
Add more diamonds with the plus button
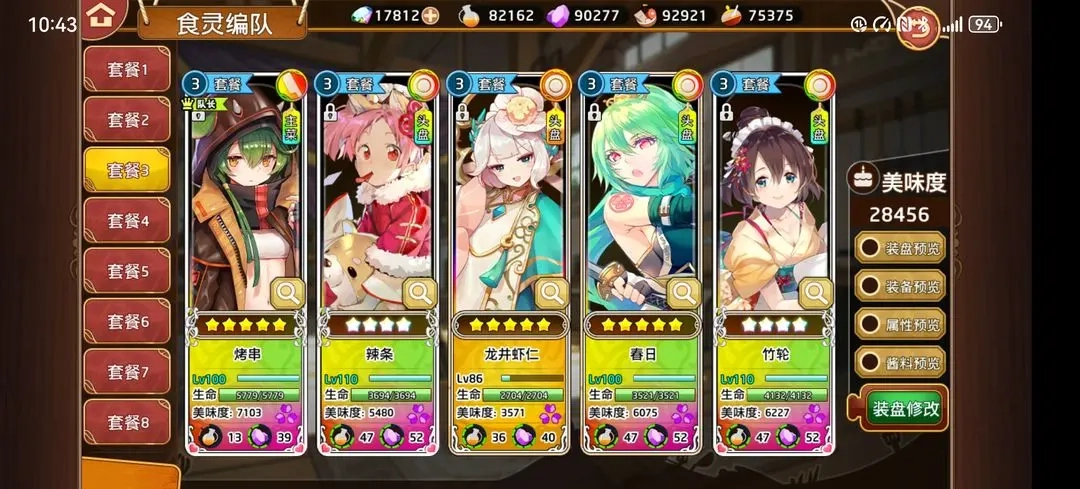pos(430,15)
